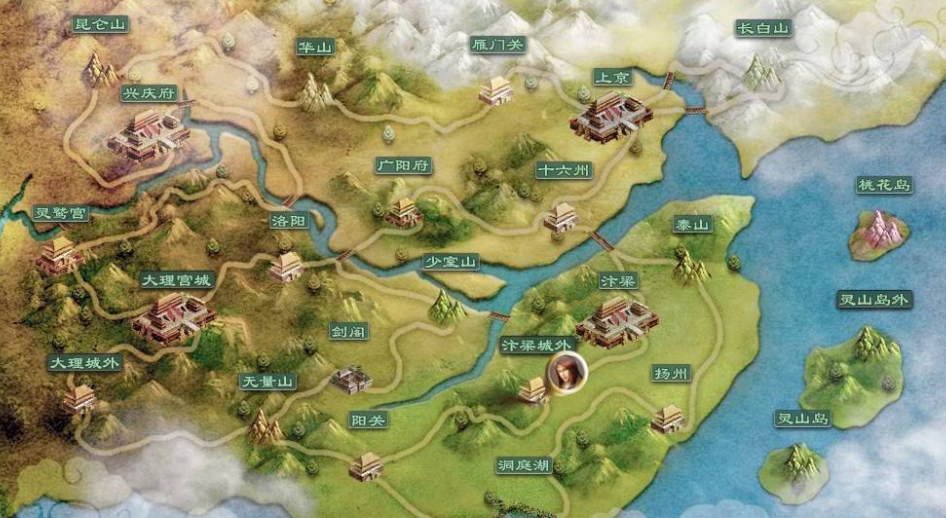Choose the 雁门关 destination label
This screenshot has width=946, height=518.
pyautogui.click(x=496, y=44)
